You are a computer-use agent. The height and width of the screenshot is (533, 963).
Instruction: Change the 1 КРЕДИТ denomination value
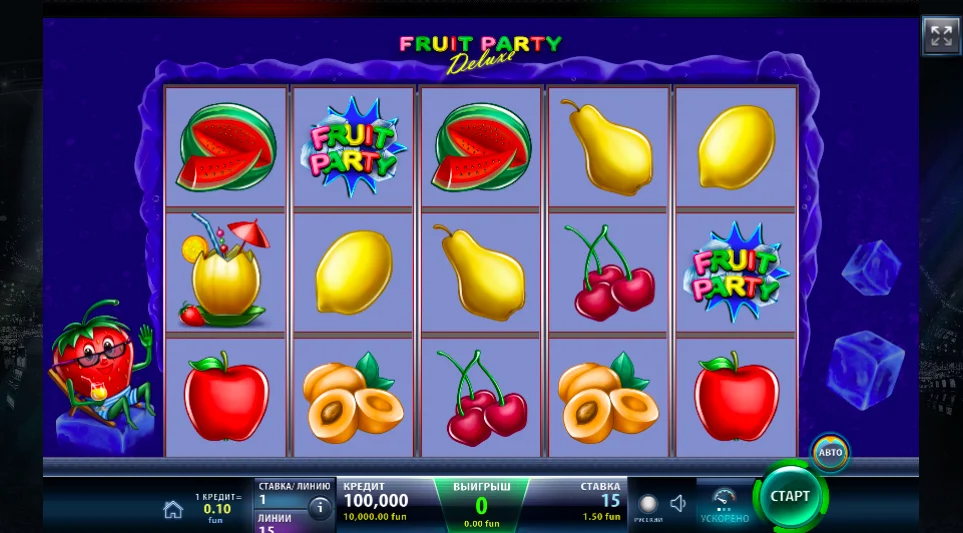(216, 507)
